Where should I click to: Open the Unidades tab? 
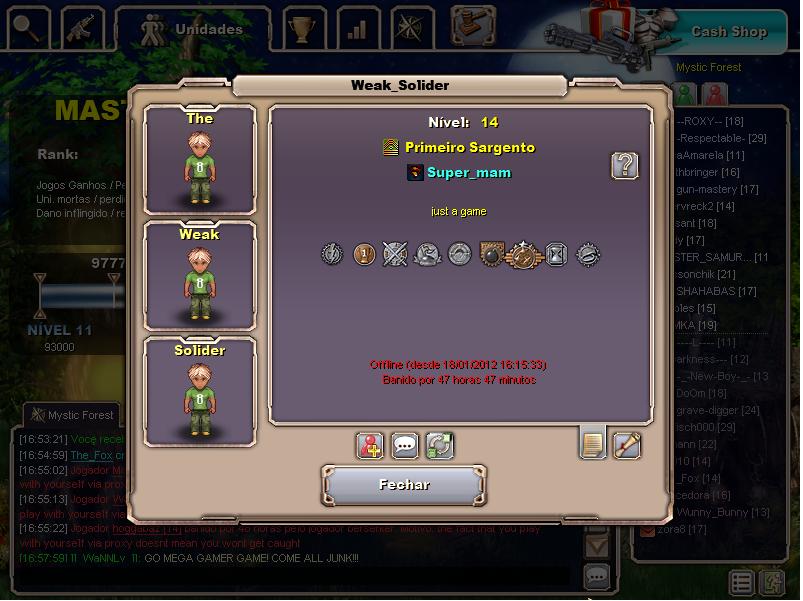[193, 30]
